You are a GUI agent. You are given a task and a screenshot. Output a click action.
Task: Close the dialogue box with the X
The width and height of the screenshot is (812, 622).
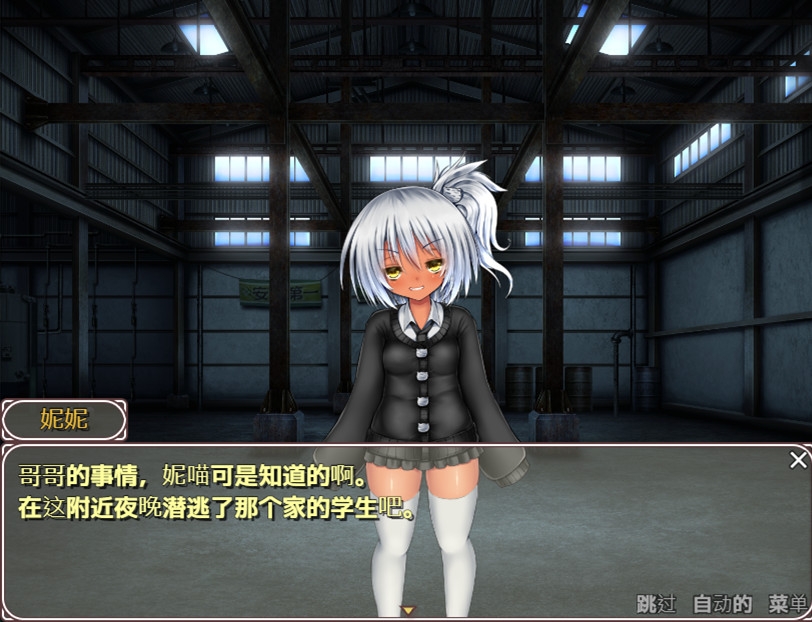point(797,460)
